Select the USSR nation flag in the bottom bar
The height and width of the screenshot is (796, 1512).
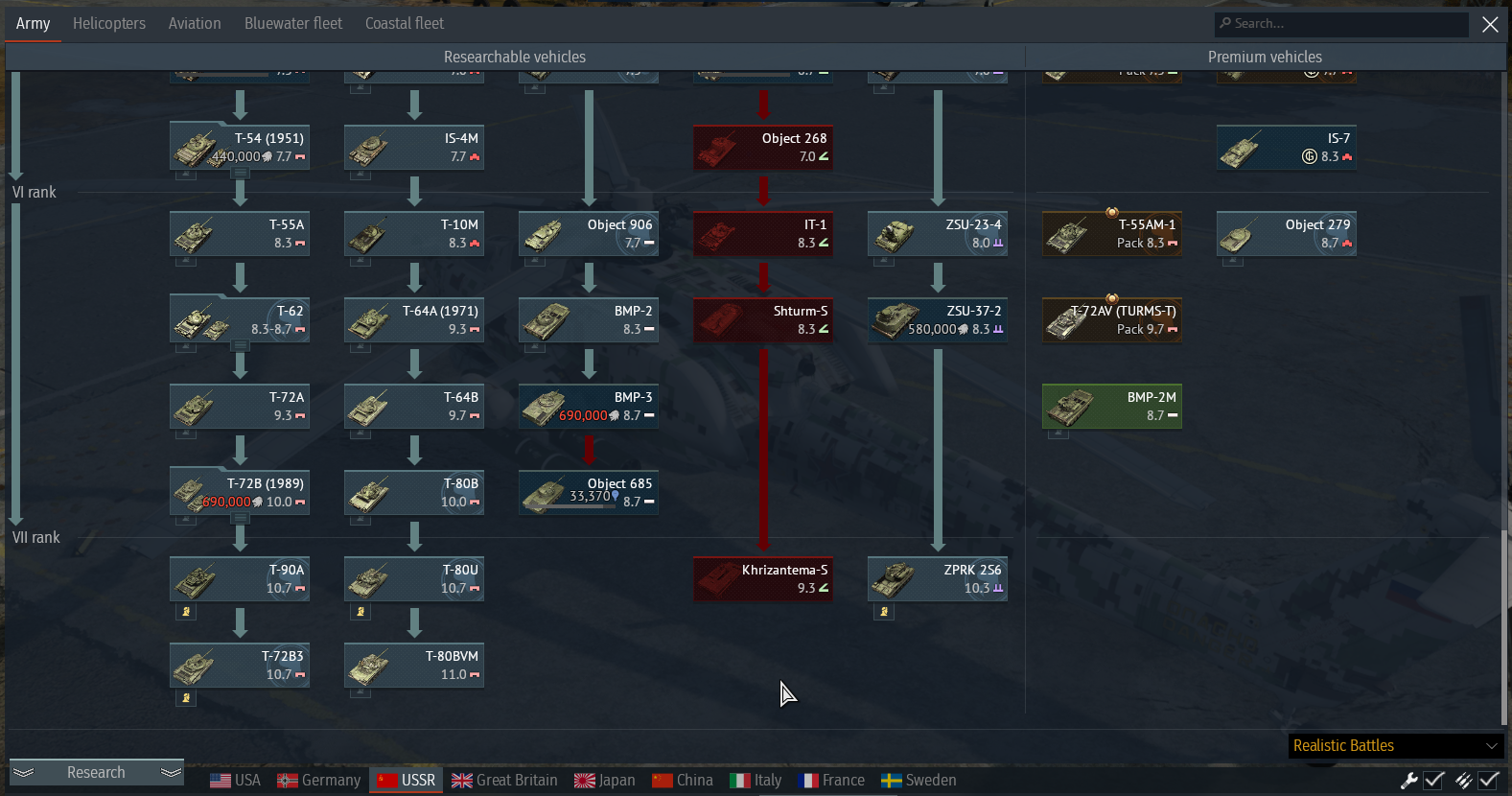pyautogui.click(x=387, y=780)
